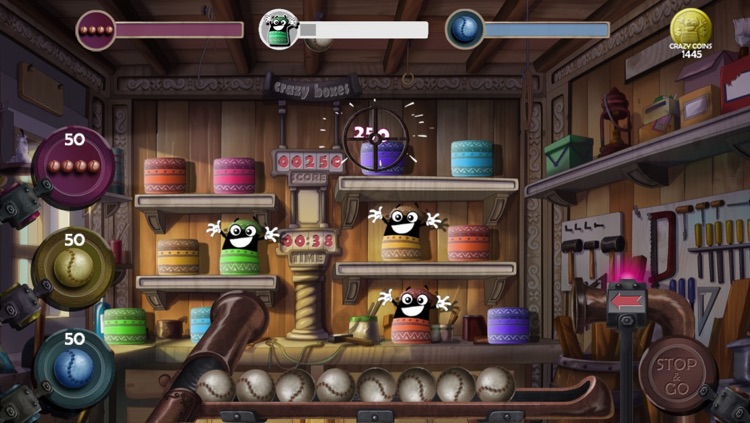Image resolution: width=750 pixels, height=423 pixels.
Task: Select the four-ball multi-shot ammo button
Action: pyautogui.click(x=75, y=163)
